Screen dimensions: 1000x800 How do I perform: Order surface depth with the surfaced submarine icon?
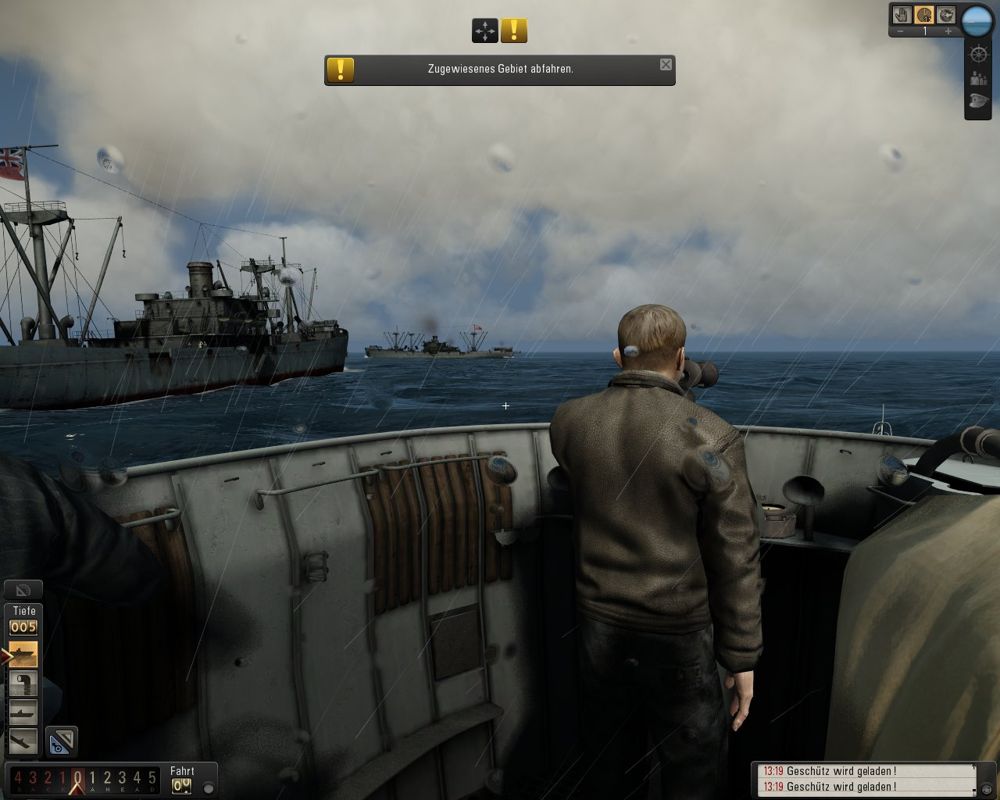tap(23, 655)
